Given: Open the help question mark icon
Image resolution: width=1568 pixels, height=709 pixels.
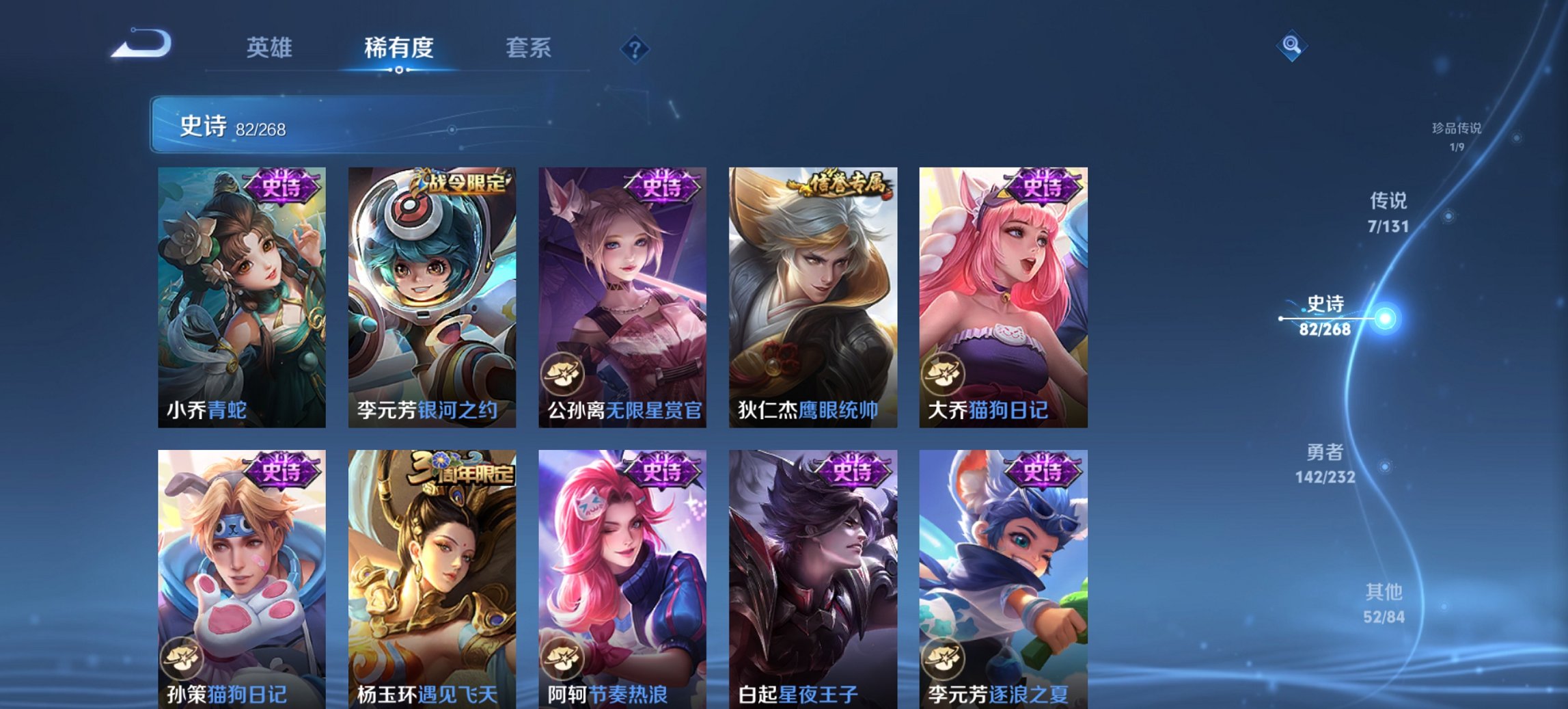Looking at the screenshot, I should [634, 49].
